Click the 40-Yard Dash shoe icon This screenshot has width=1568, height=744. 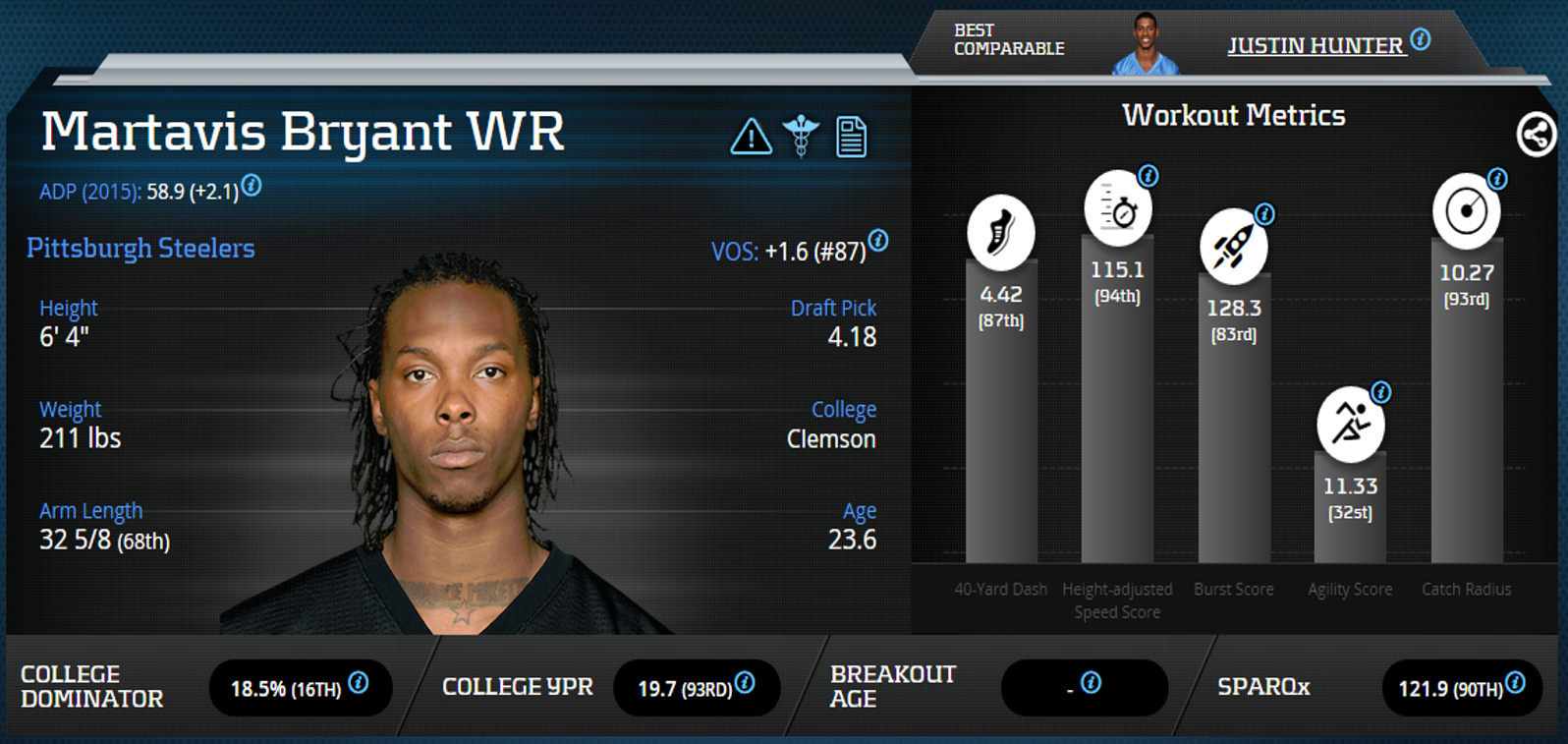(x=1000, y=233)
